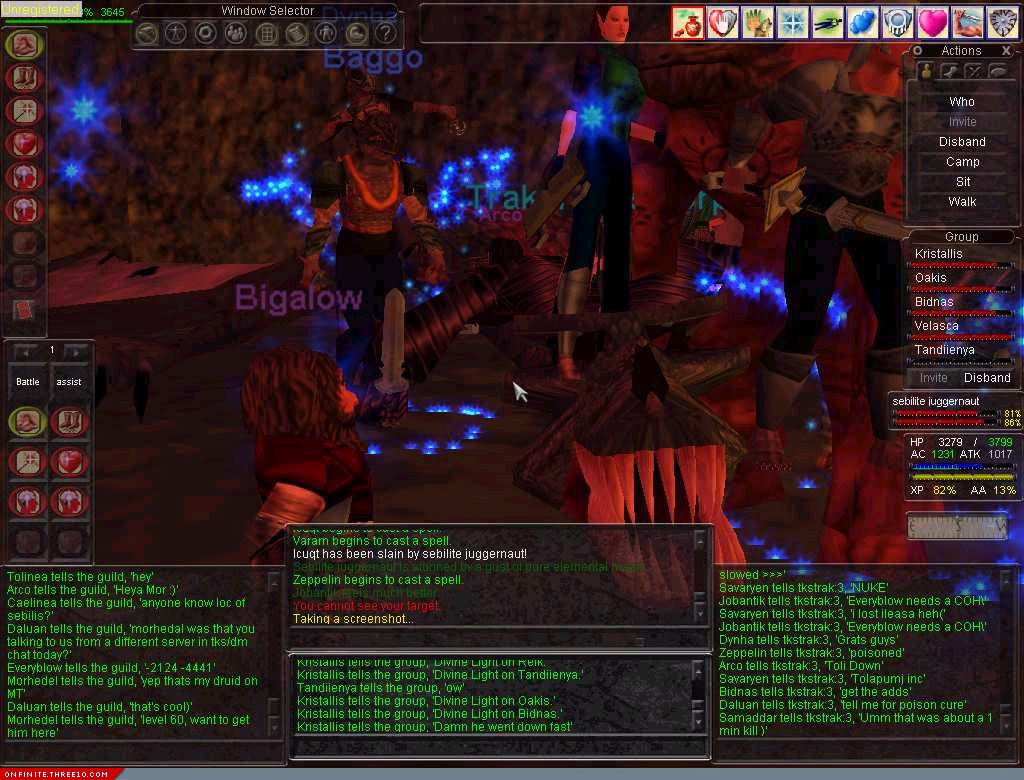
Task: Click the Who button in Actions
Action: 961,102
